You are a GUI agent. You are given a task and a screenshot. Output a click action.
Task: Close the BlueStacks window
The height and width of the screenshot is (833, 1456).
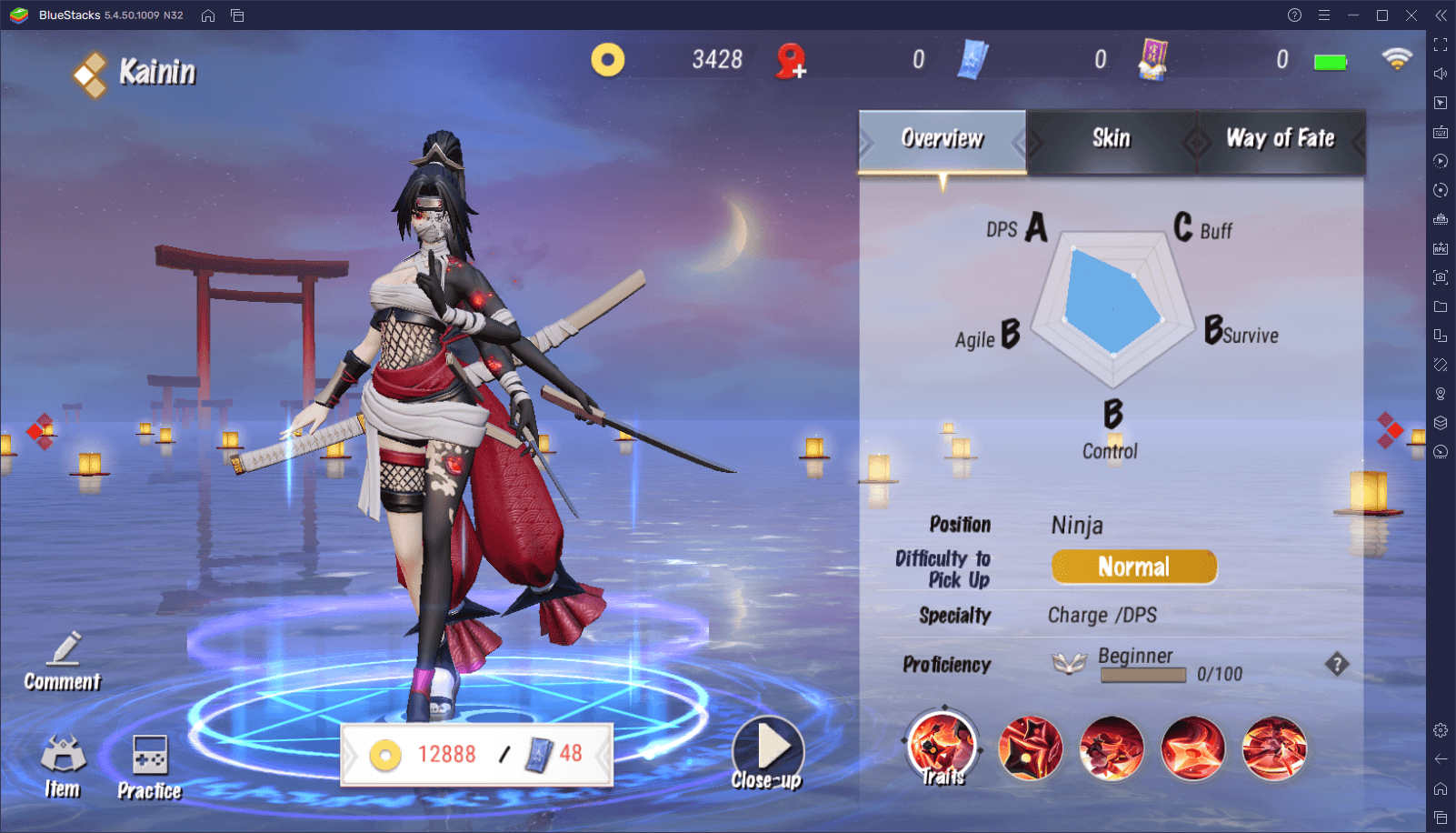[1411, 15]
